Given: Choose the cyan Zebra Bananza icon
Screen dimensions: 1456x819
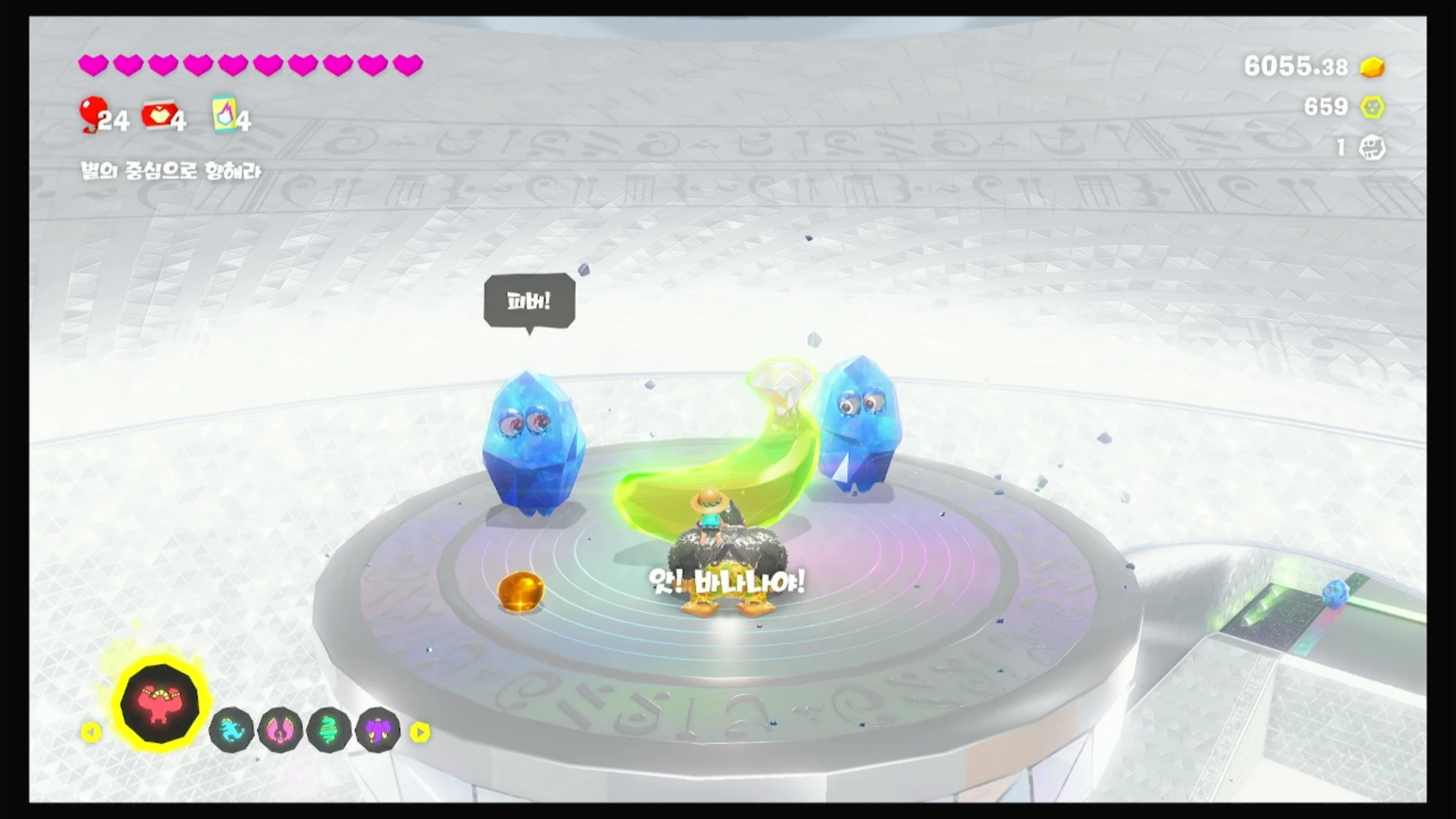Looking at the screenshot, I should pyautogui.click(x=231, y=731).
